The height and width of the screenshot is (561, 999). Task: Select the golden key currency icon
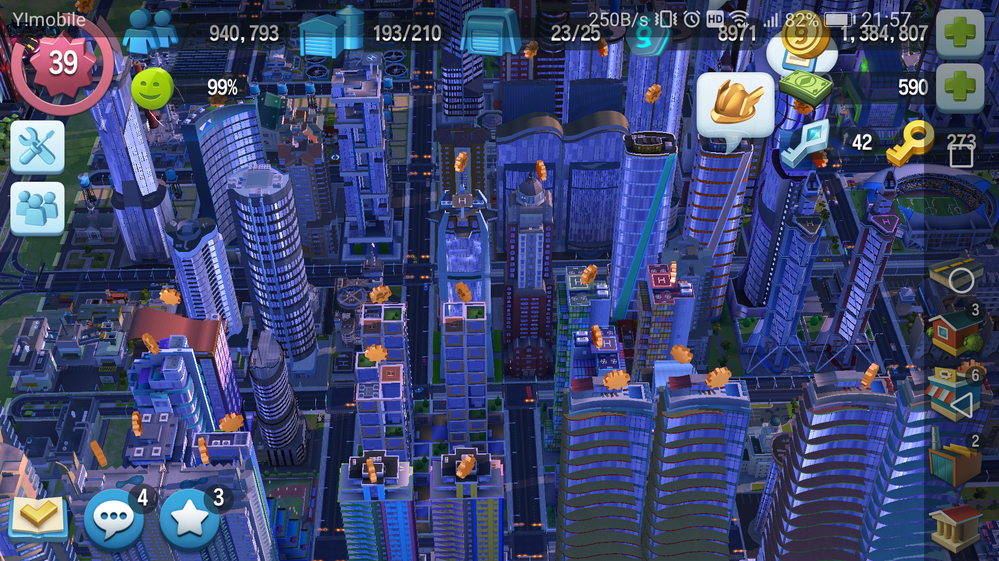[910, 142]
